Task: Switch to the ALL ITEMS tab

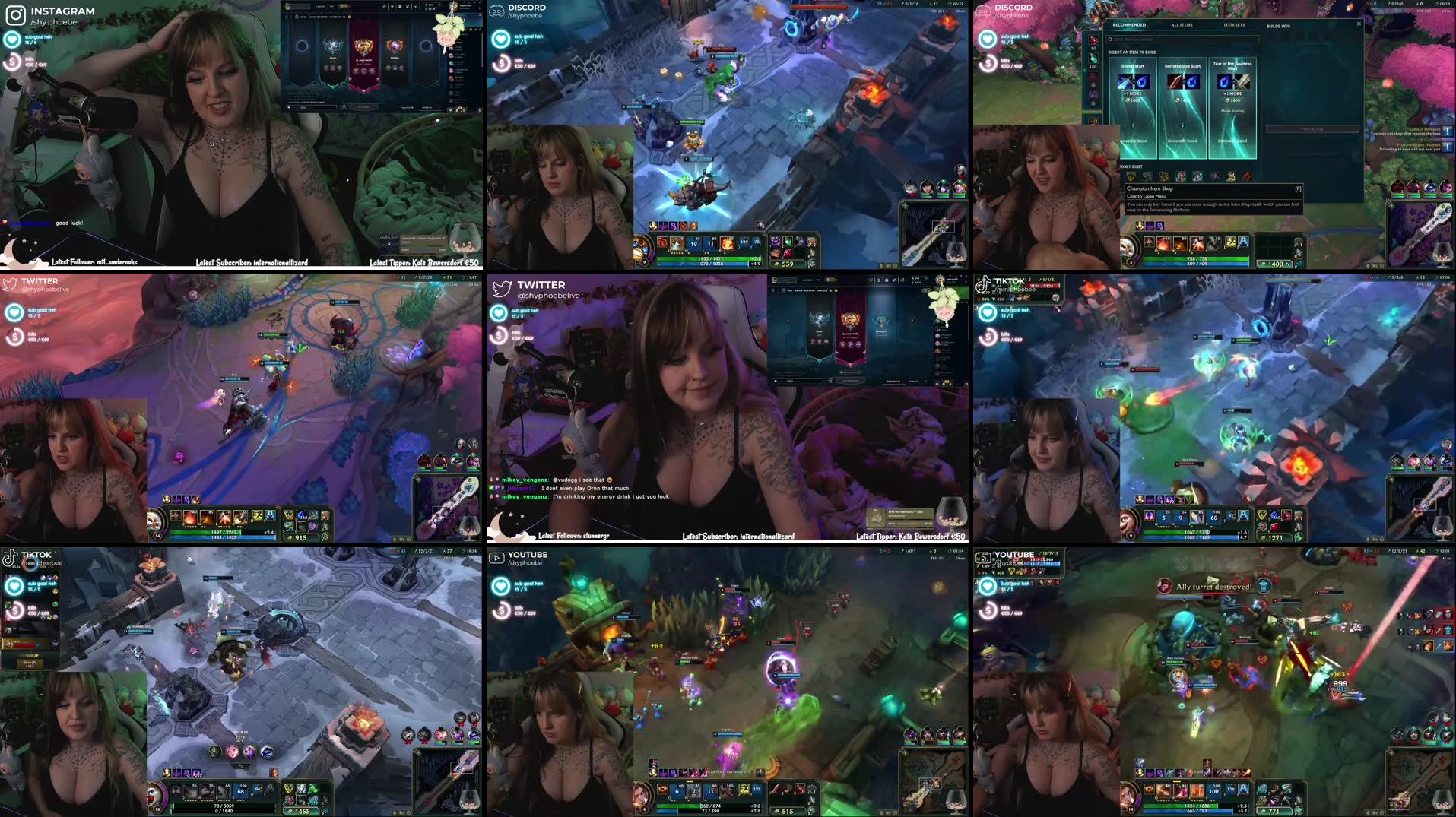Action: pos(1182,25)
